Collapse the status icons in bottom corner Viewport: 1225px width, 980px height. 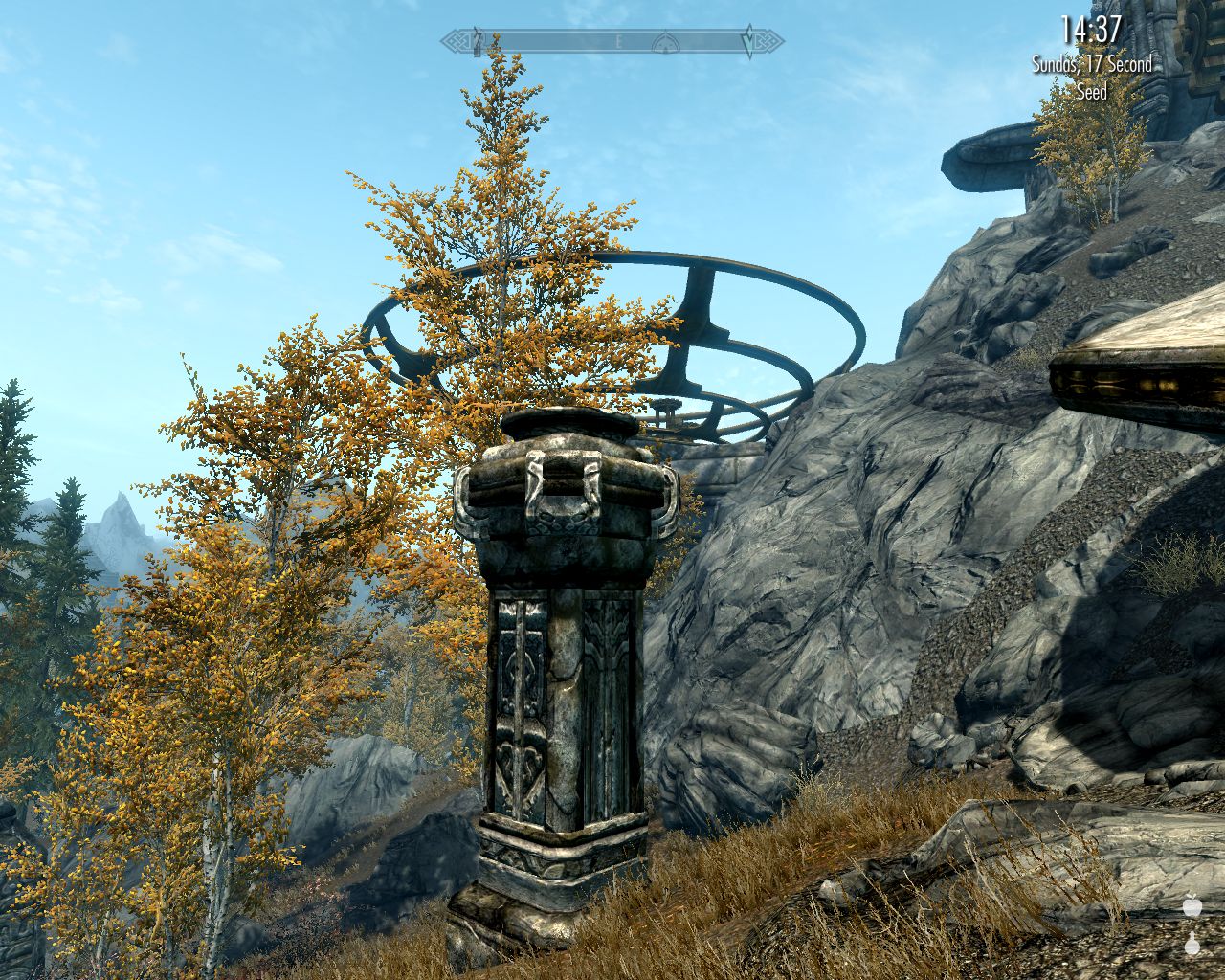pyautogui.click(x=1192, y=928)
